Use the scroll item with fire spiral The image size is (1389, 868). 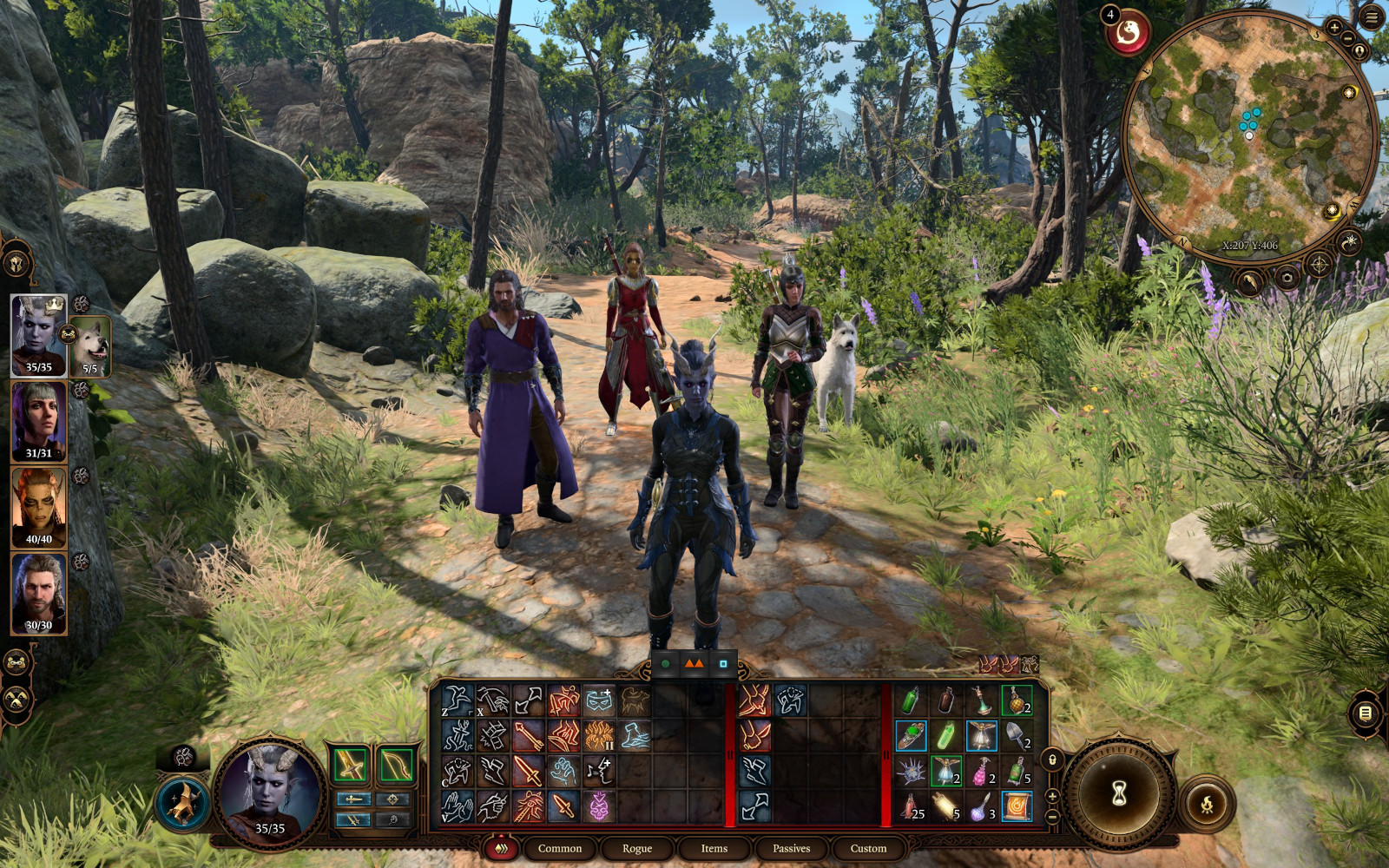(x=1016, y=806)
